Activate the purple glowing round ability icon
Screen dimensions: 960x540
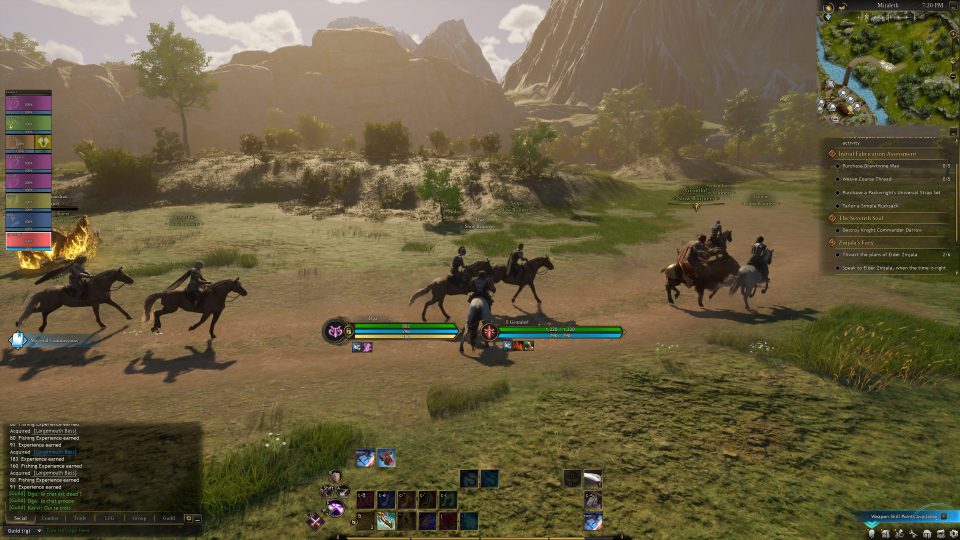[337, 509]
